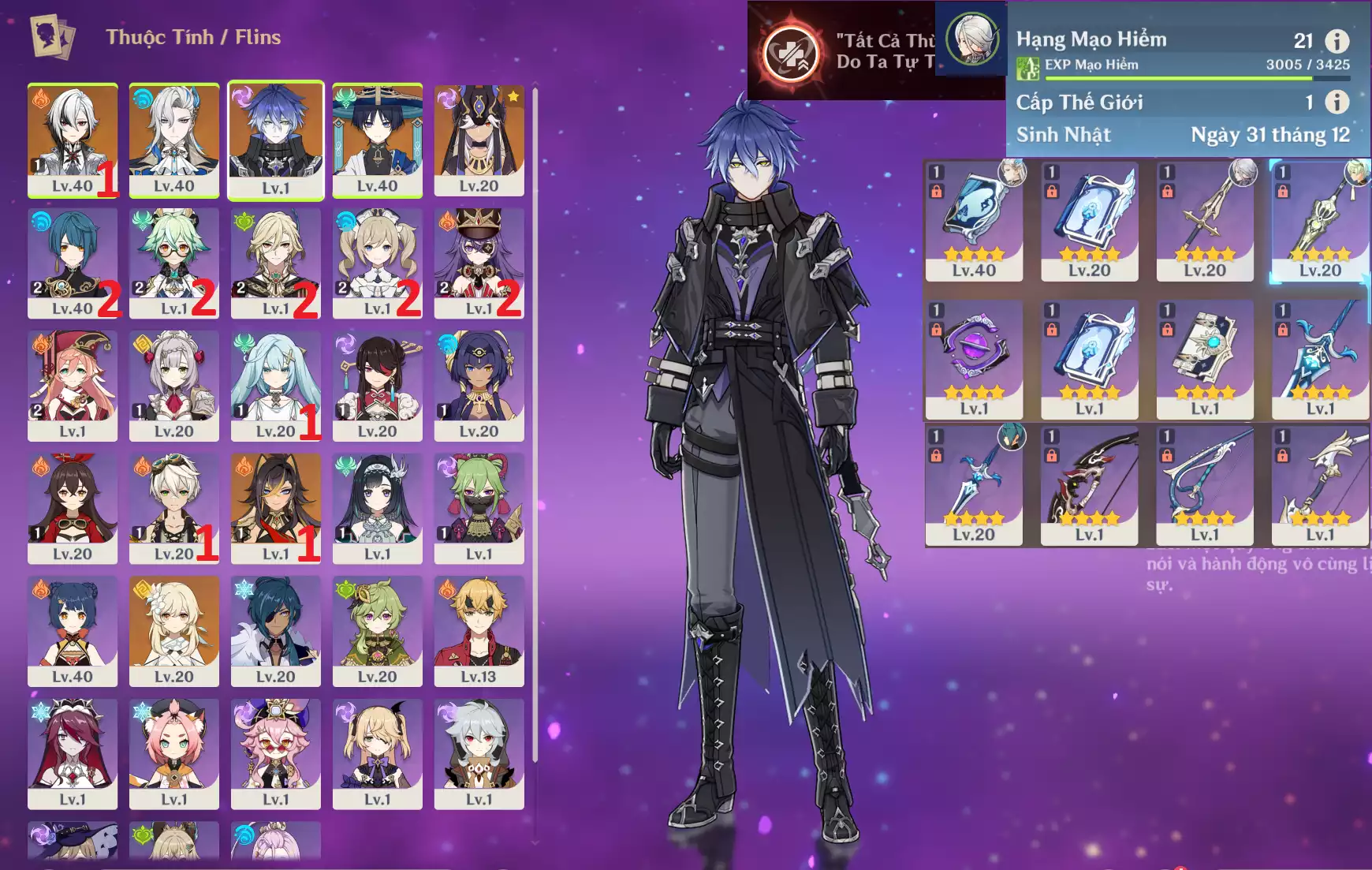Open the info icon next to Cấp Thế Giới

point(1337,102)
